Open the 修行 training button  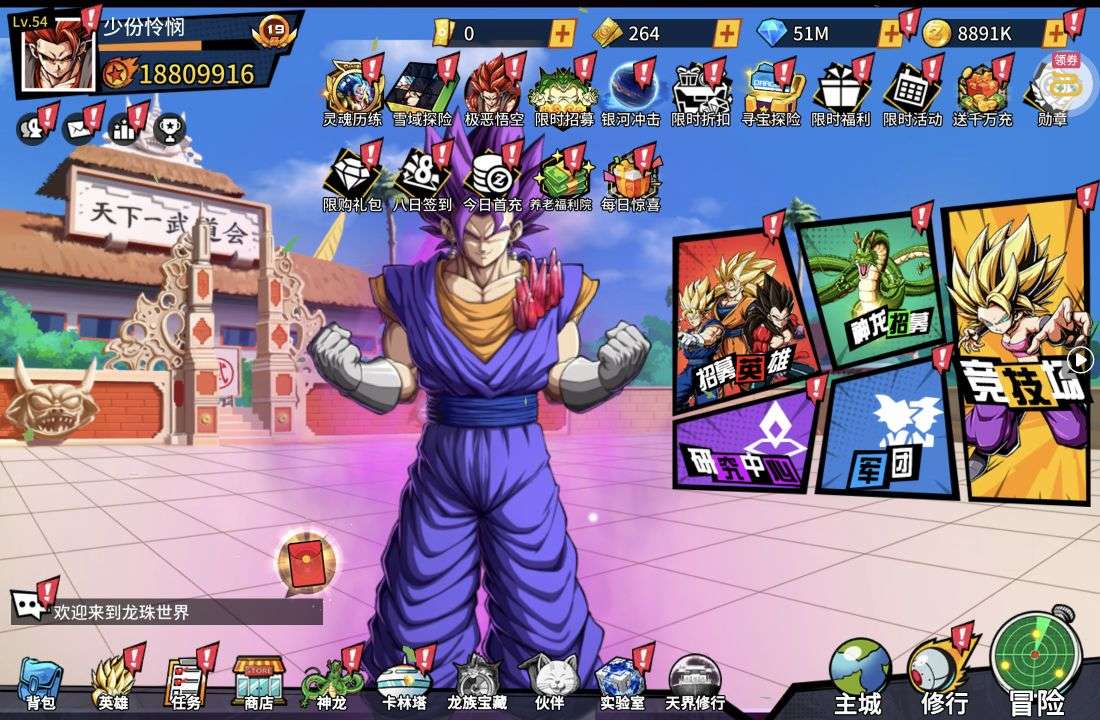(942, 672)
